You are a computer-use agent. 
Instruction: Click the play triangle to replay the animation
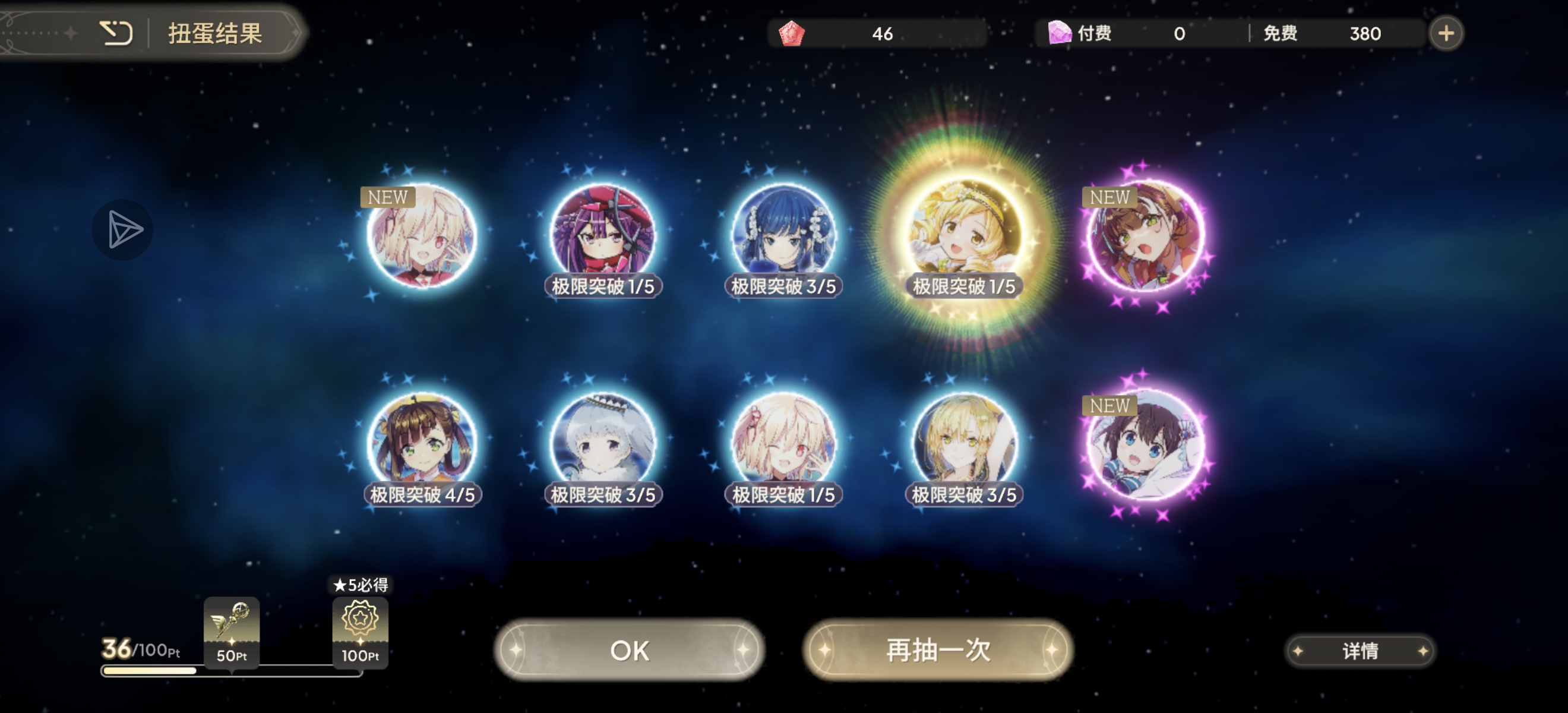coord(122,230)
